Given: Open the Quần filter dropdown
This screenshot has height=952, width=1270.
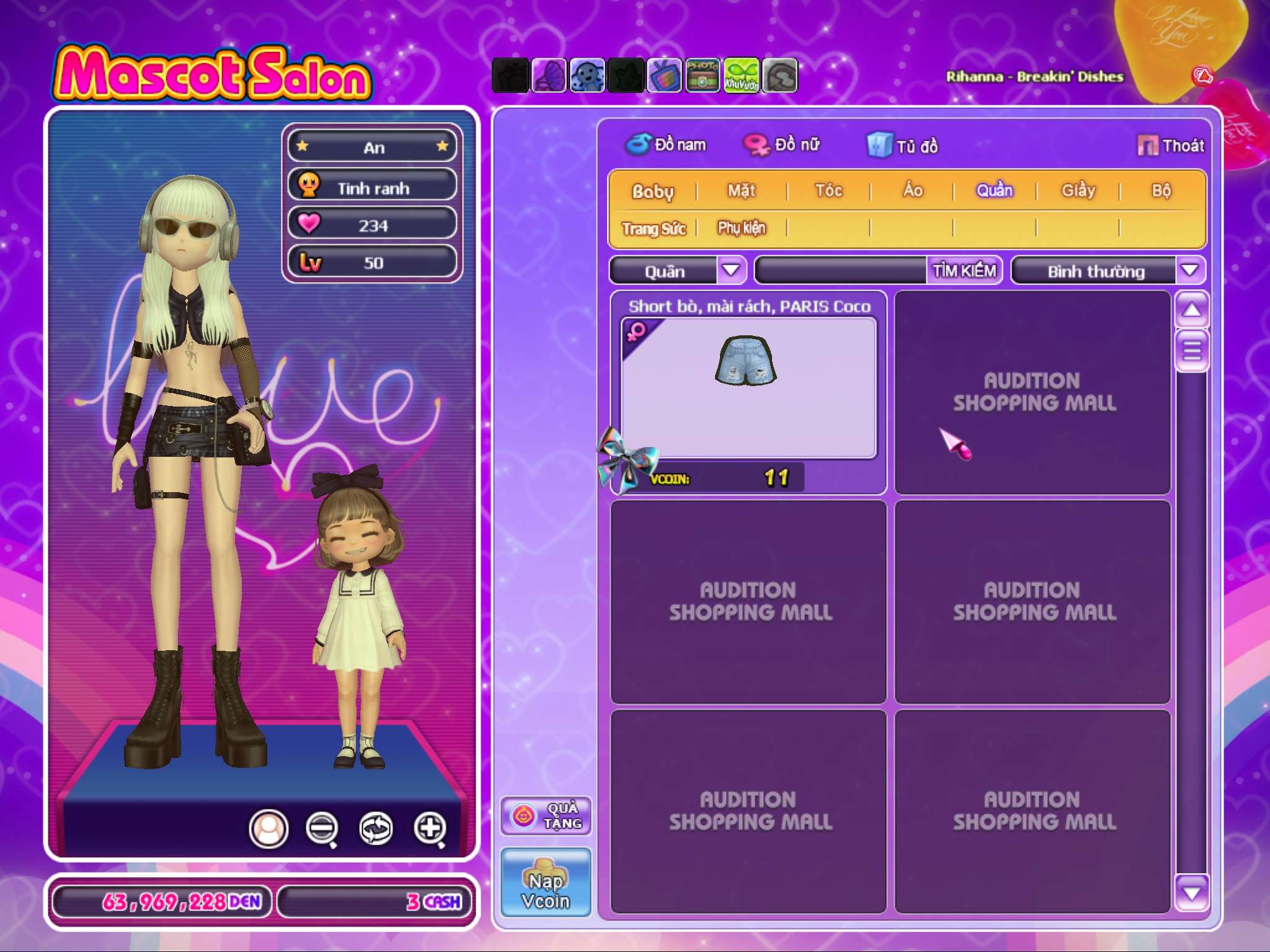Looking at the screenshot, I should pyautogui.click(x=731, y=270).
